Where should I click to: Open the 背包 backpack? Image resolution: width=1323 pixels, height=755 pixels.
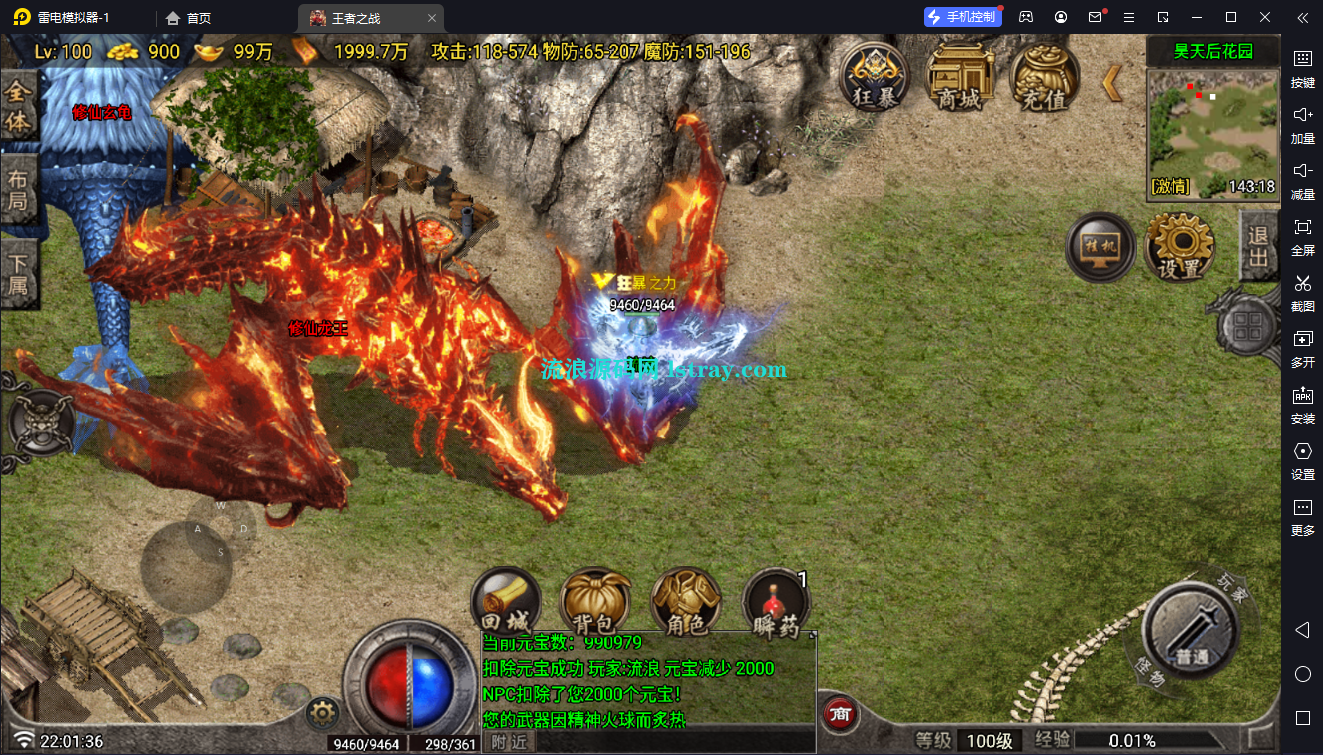tap(595, 602)
